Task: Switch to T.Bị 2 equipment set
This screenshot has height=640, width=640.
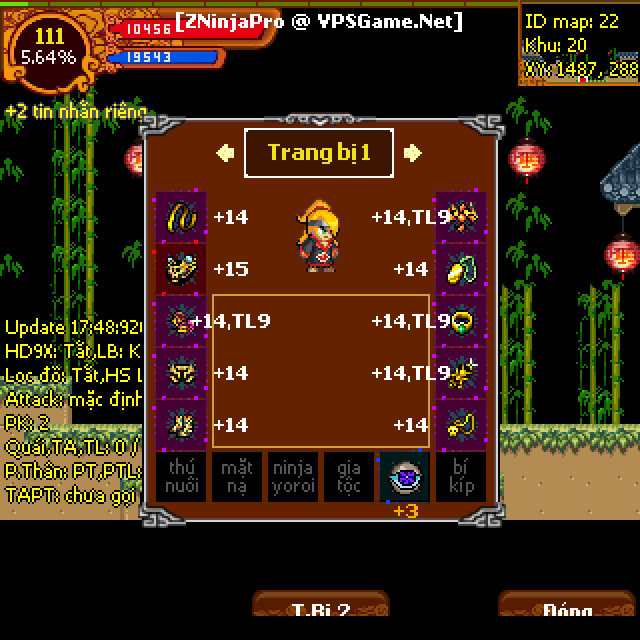Action: pyautogui.click(x=320, y=610)
